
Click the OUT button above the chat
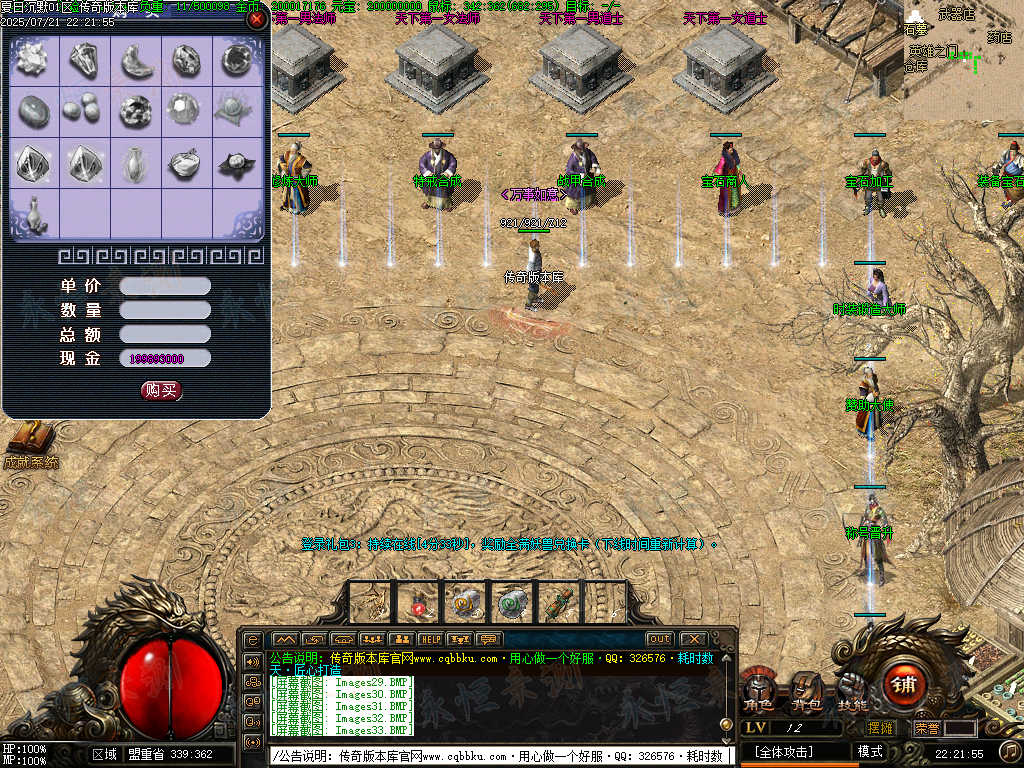click(x=659, y=639)
